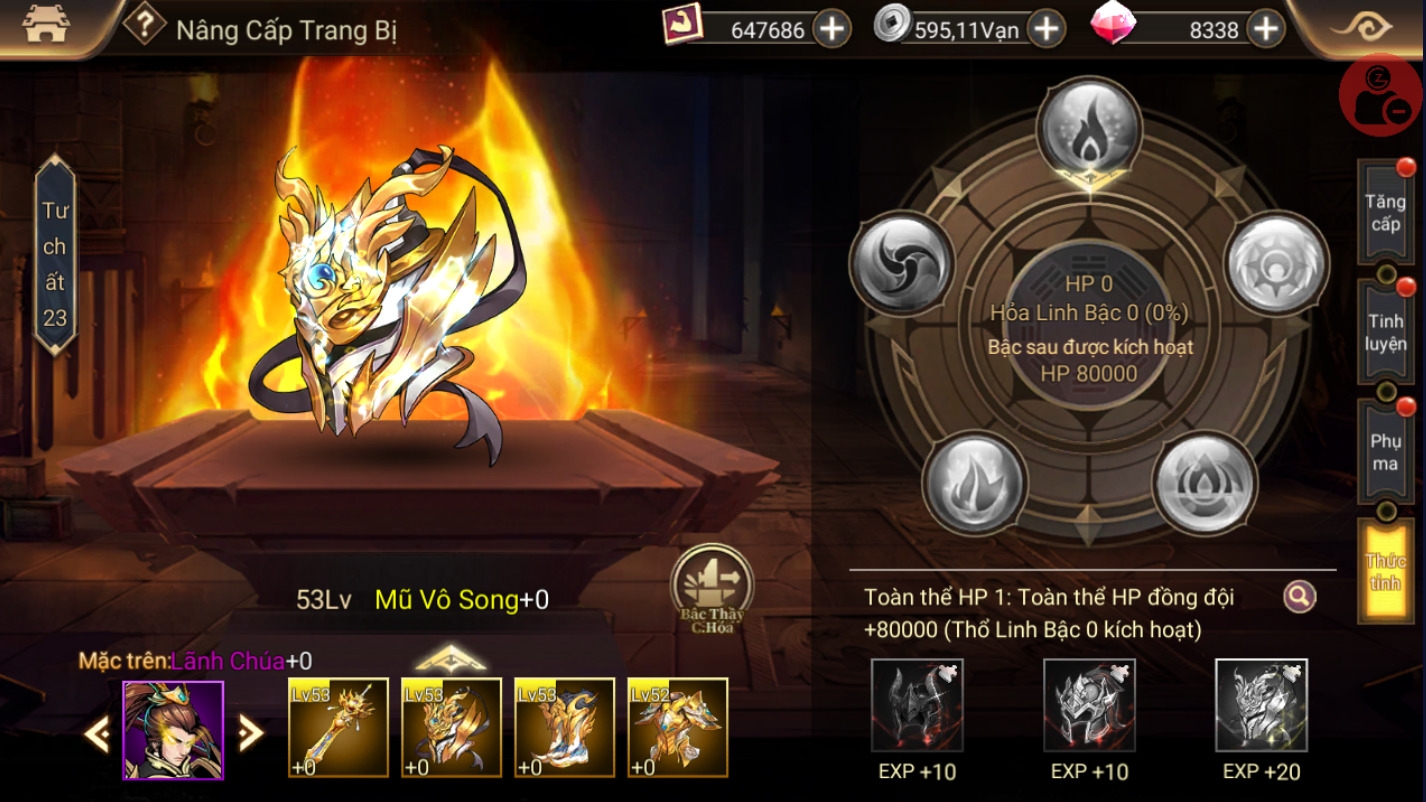This screenshot has height=802, width=1426.
Task: Add more pink gems
Action: click(1266, 29)
